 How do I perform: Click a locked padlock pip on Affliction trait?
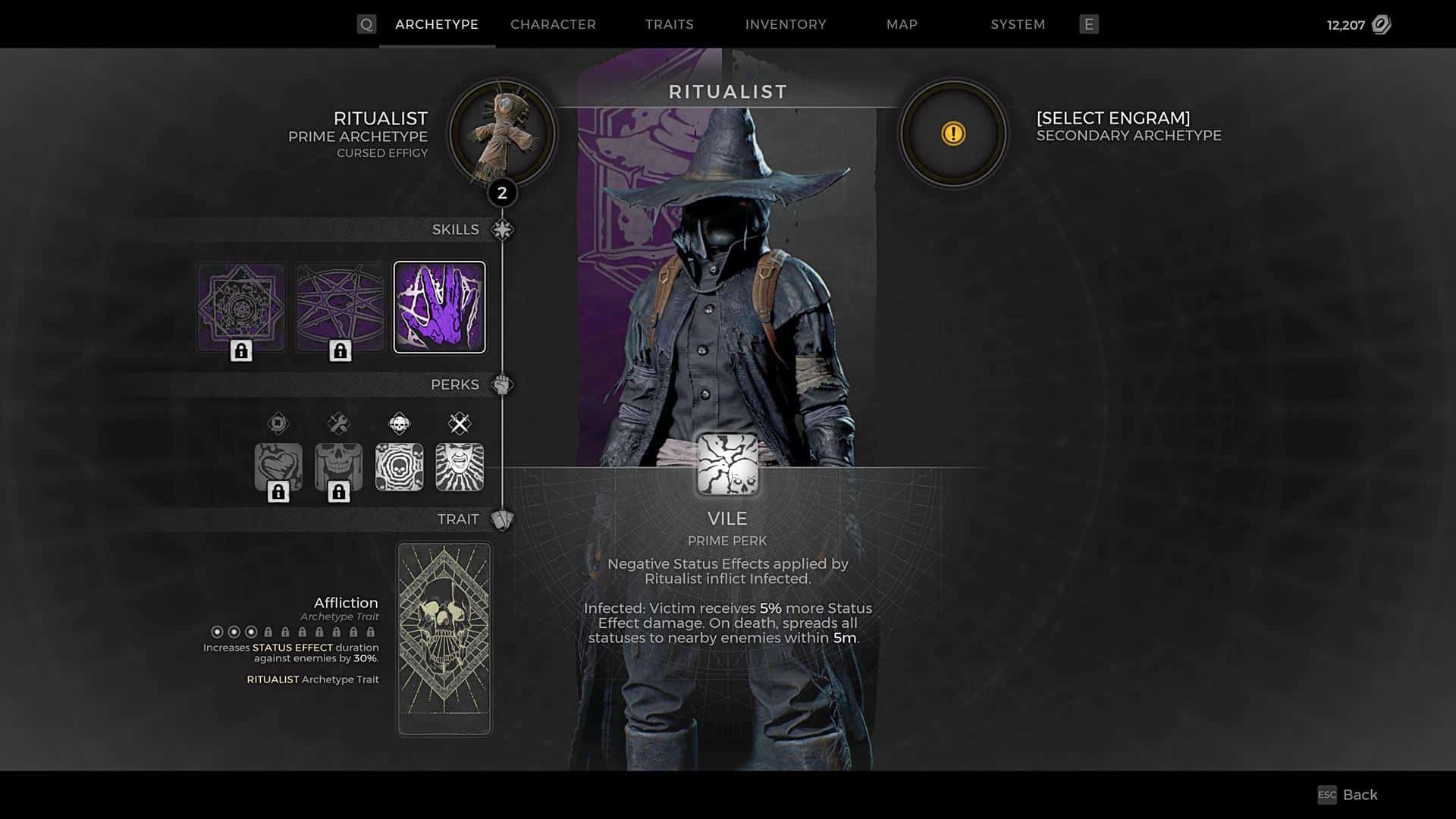point(268,632)
